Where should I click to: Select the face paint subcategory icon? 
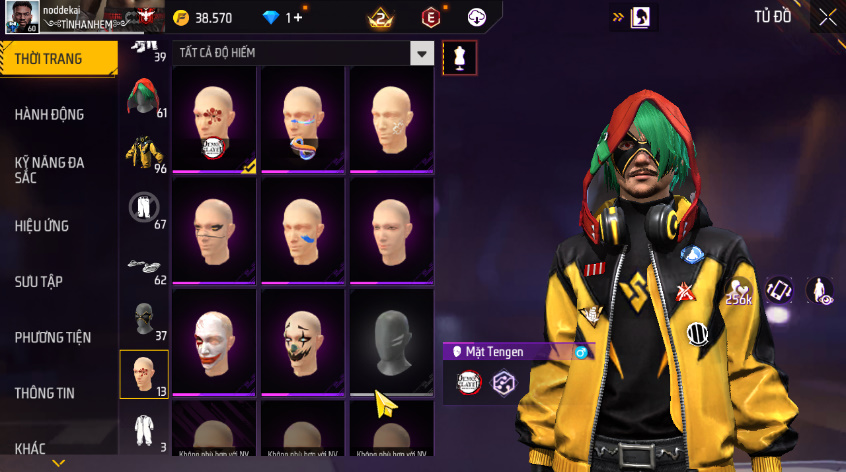(143, 375)
